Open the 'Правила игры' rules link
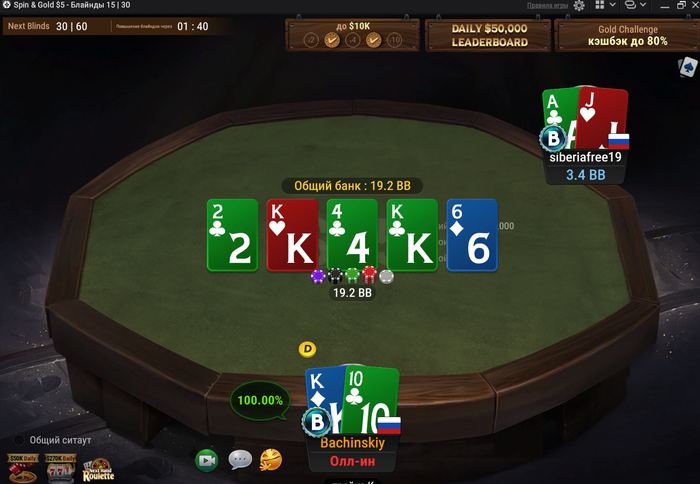Screen dimensions: 700x484 [x=547, y=6]
